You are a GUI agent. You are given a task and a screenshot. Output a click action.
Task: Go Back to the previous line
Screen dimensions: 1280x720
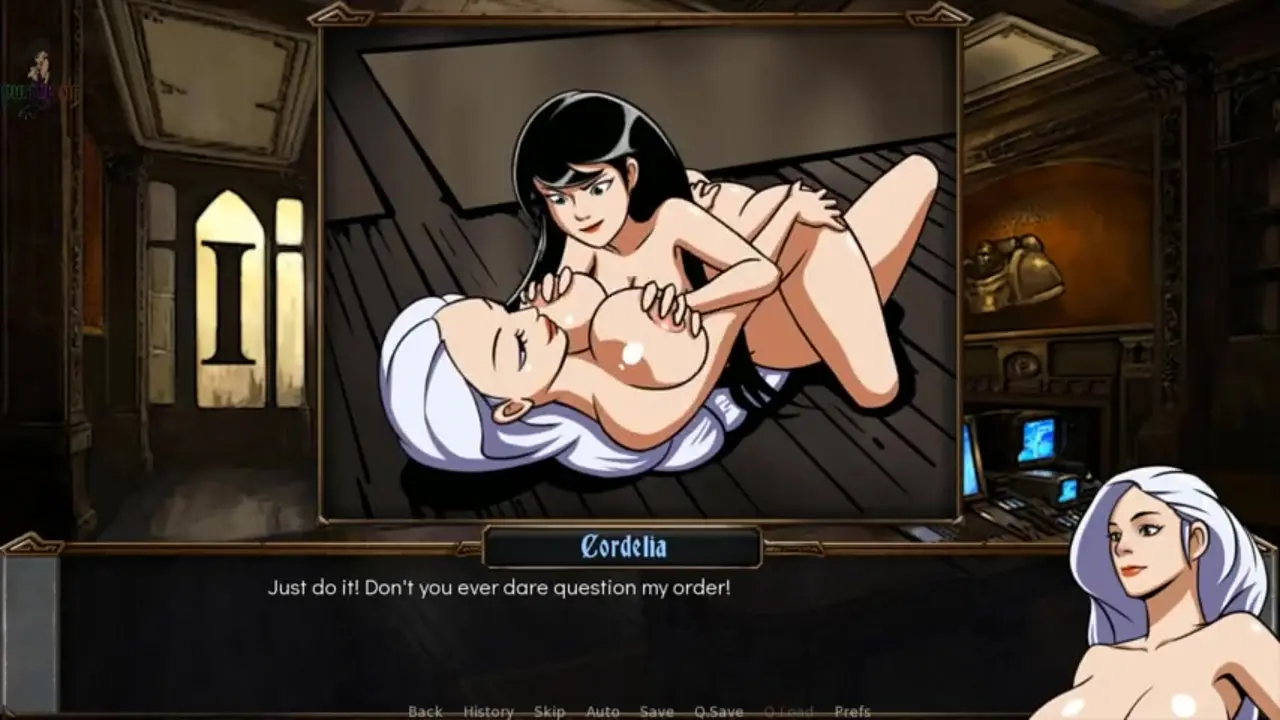point(425,711)
